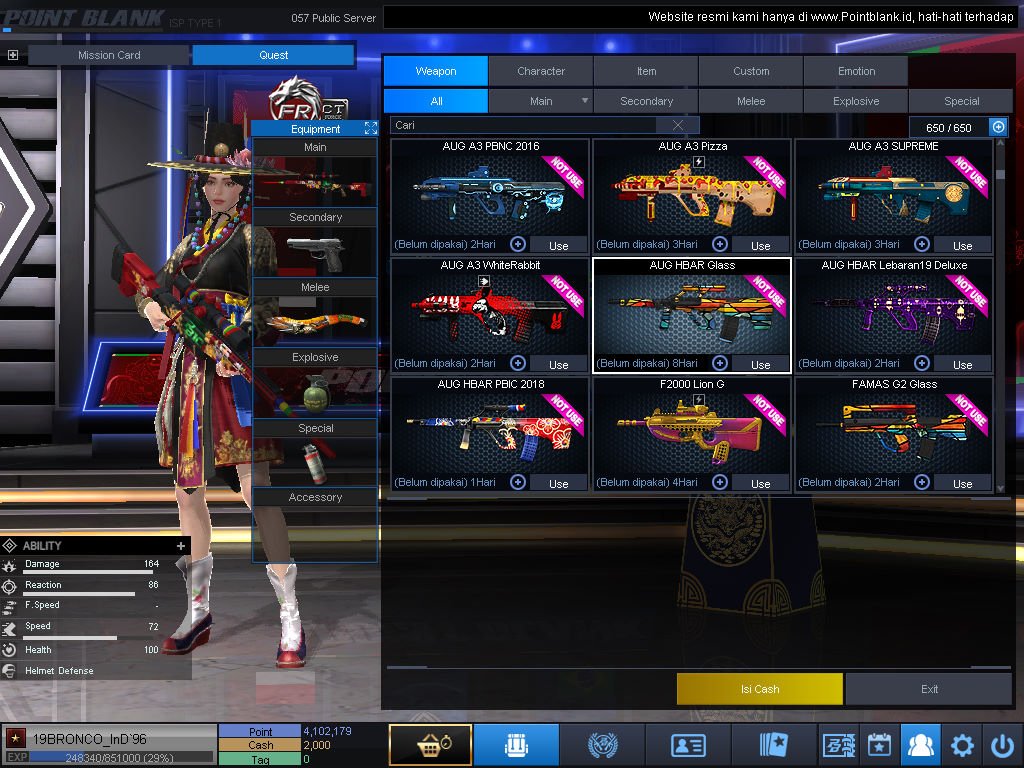This screenshot has width=1024, height=768.
Task: Clear the search box with X
Action: [x=679, y=126]
